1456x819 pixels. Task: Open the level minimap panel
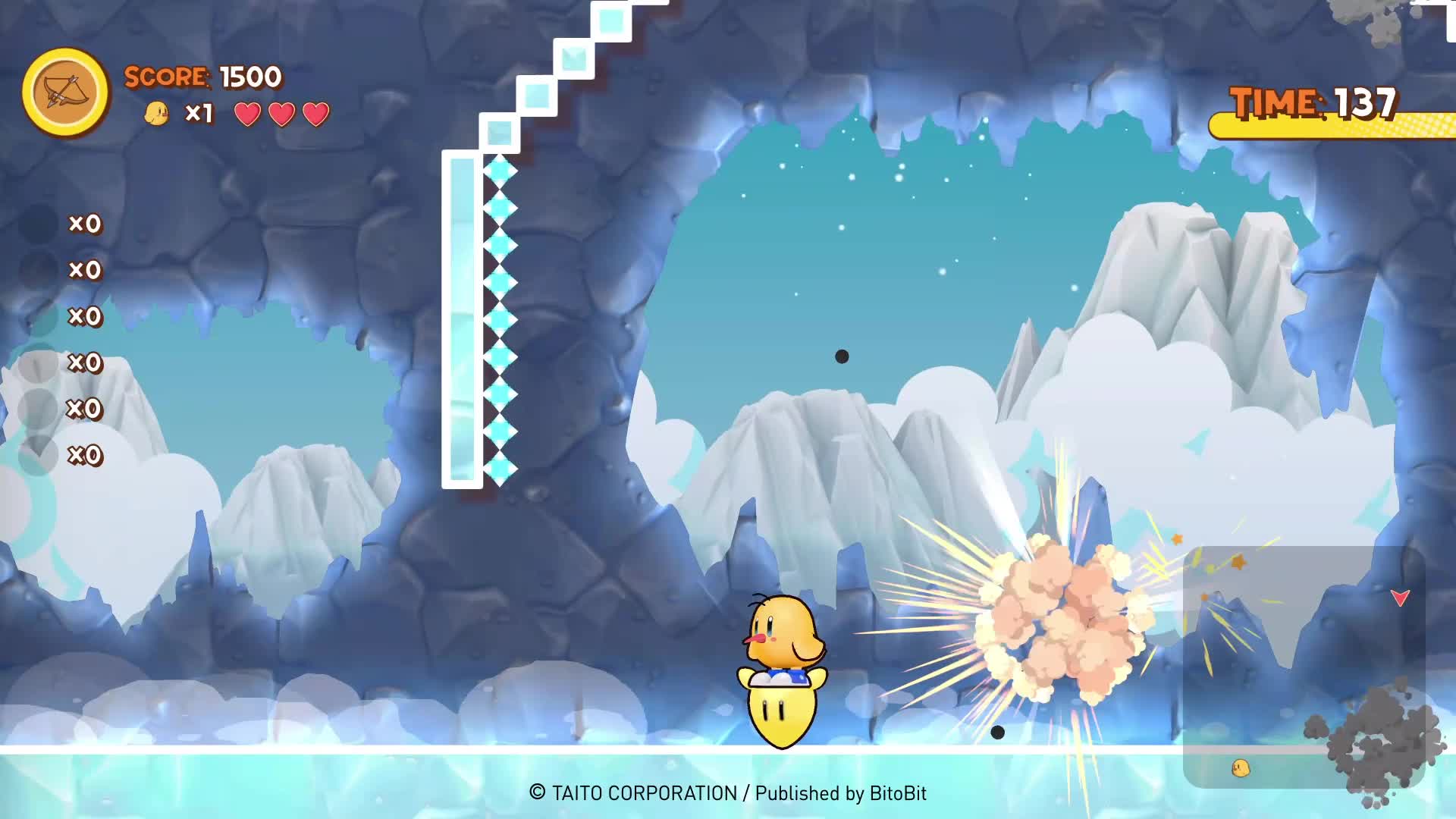coord(1303,666)
